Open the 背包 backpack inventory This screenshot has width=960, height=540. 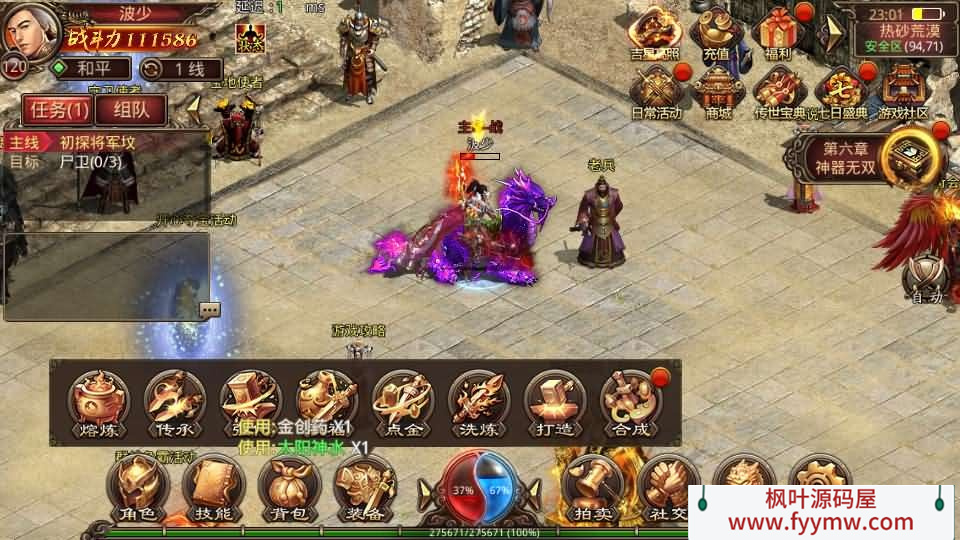pyautogui.click(x=289, y=488)
